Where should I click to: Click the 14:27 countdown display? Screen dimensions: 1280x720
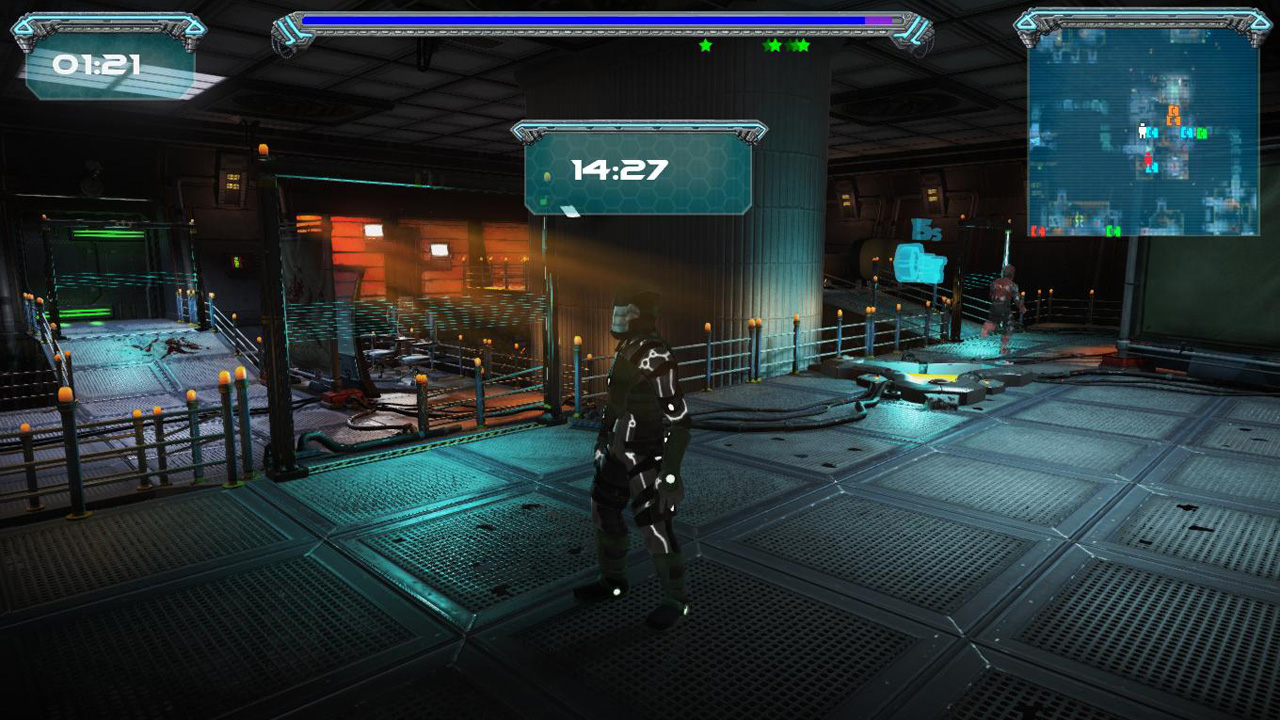coord(620,170)
